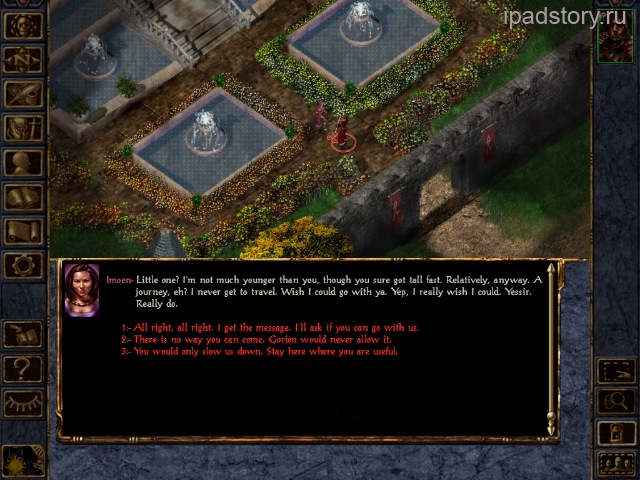Click the question mark help button
The height and width of the screenshot is (480, 640).
(23, 369)
